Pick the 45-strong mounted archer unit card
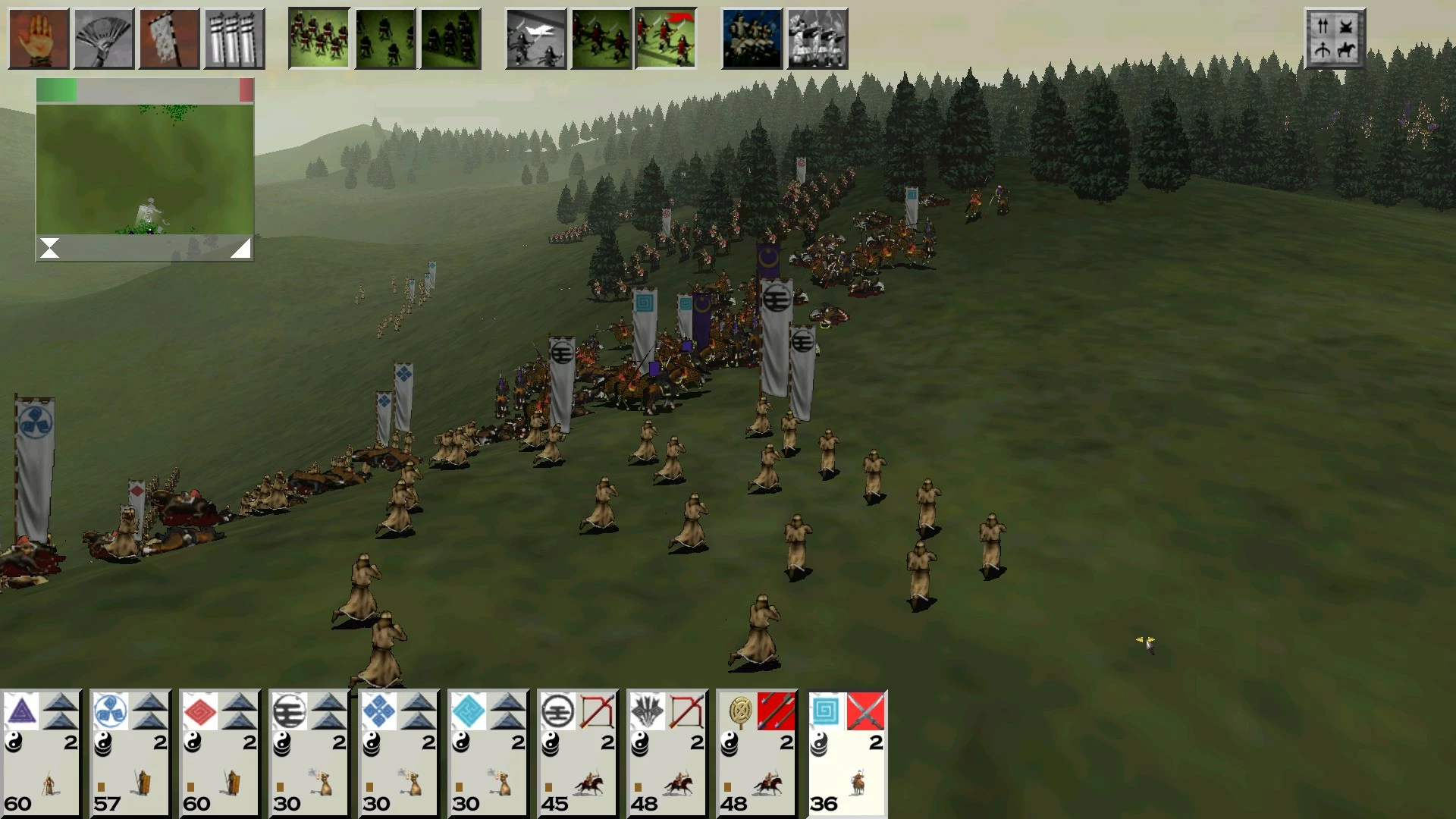1456x819 pixels. click(x=578, y=753)
